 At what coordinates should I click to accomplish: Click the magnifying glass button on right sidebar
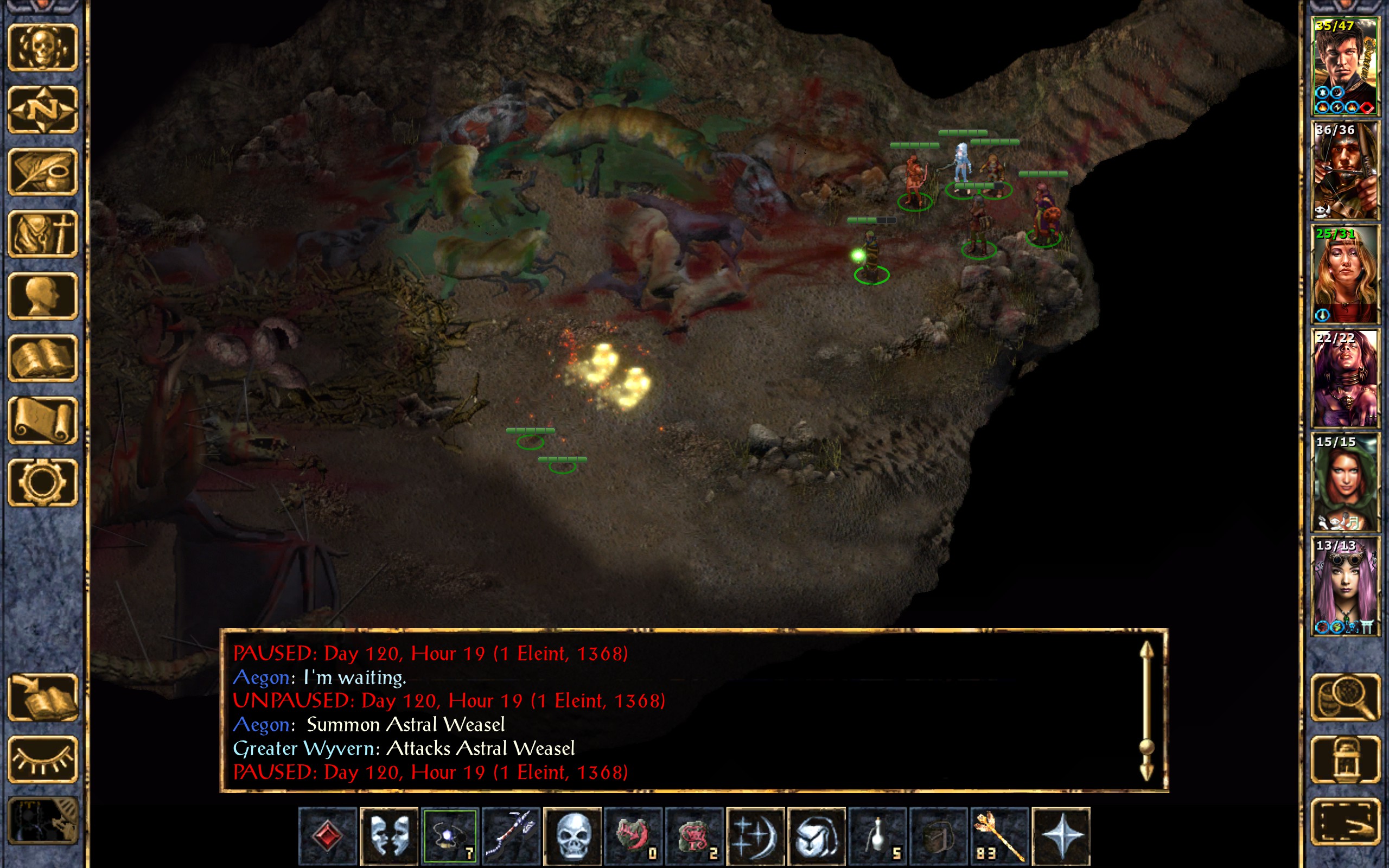[x=1345, y=698]
